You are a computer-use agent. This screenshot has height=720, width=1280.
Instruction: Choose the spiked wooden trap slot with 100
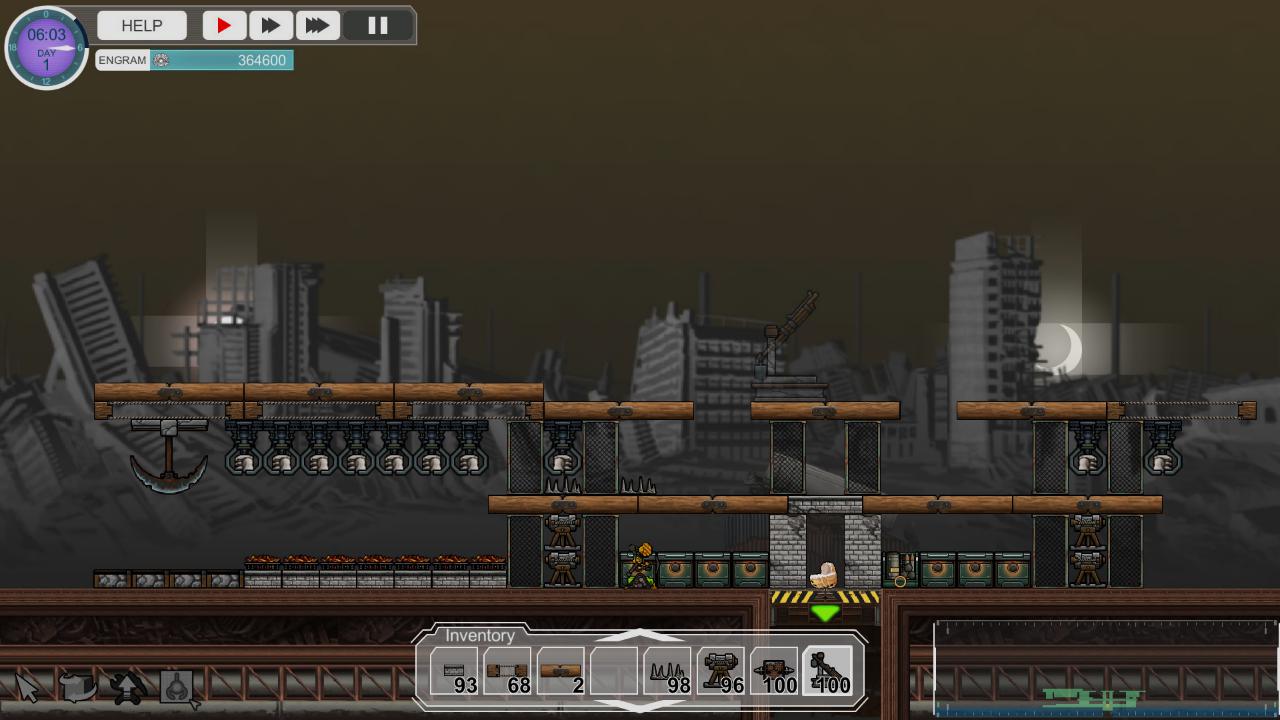click(775, 671)
